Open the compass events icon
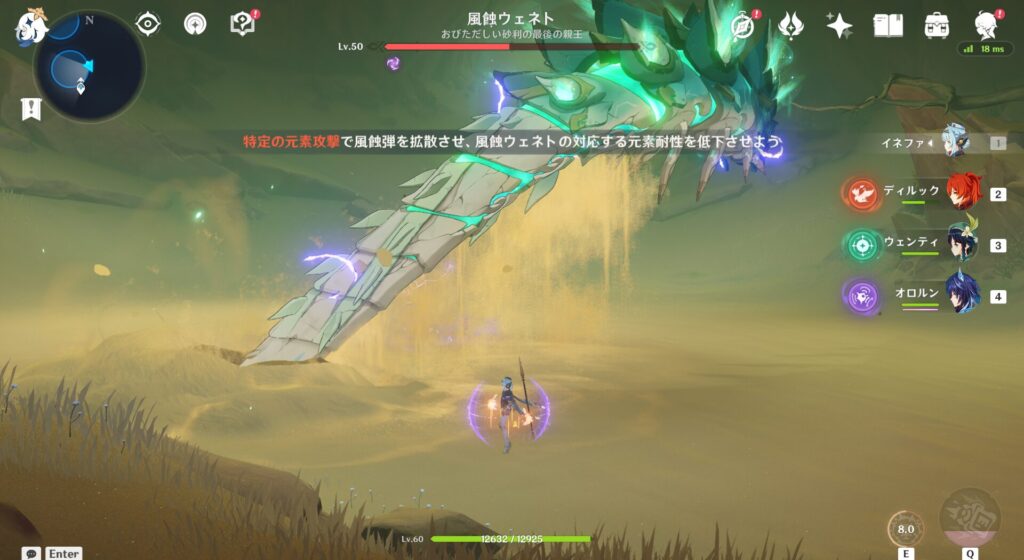 tap(742, 25)
